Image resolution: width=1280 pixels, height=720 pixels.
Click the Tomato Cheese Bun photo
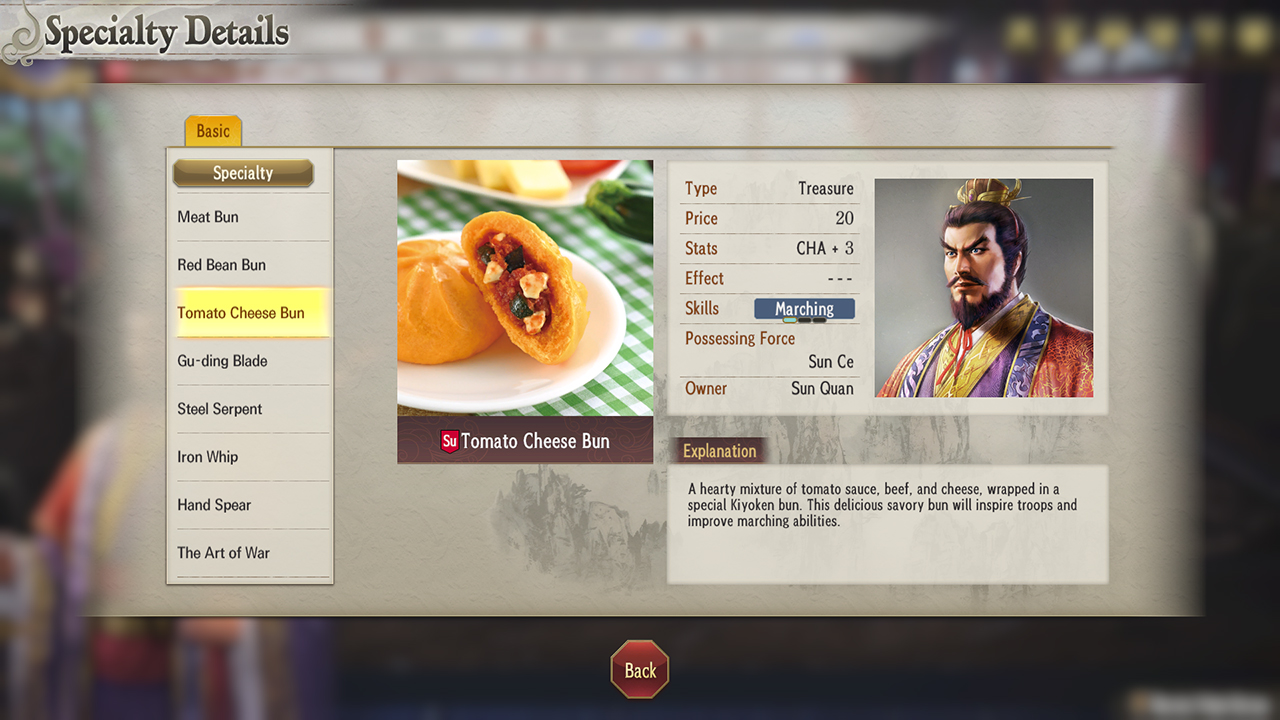coord(525,290)
